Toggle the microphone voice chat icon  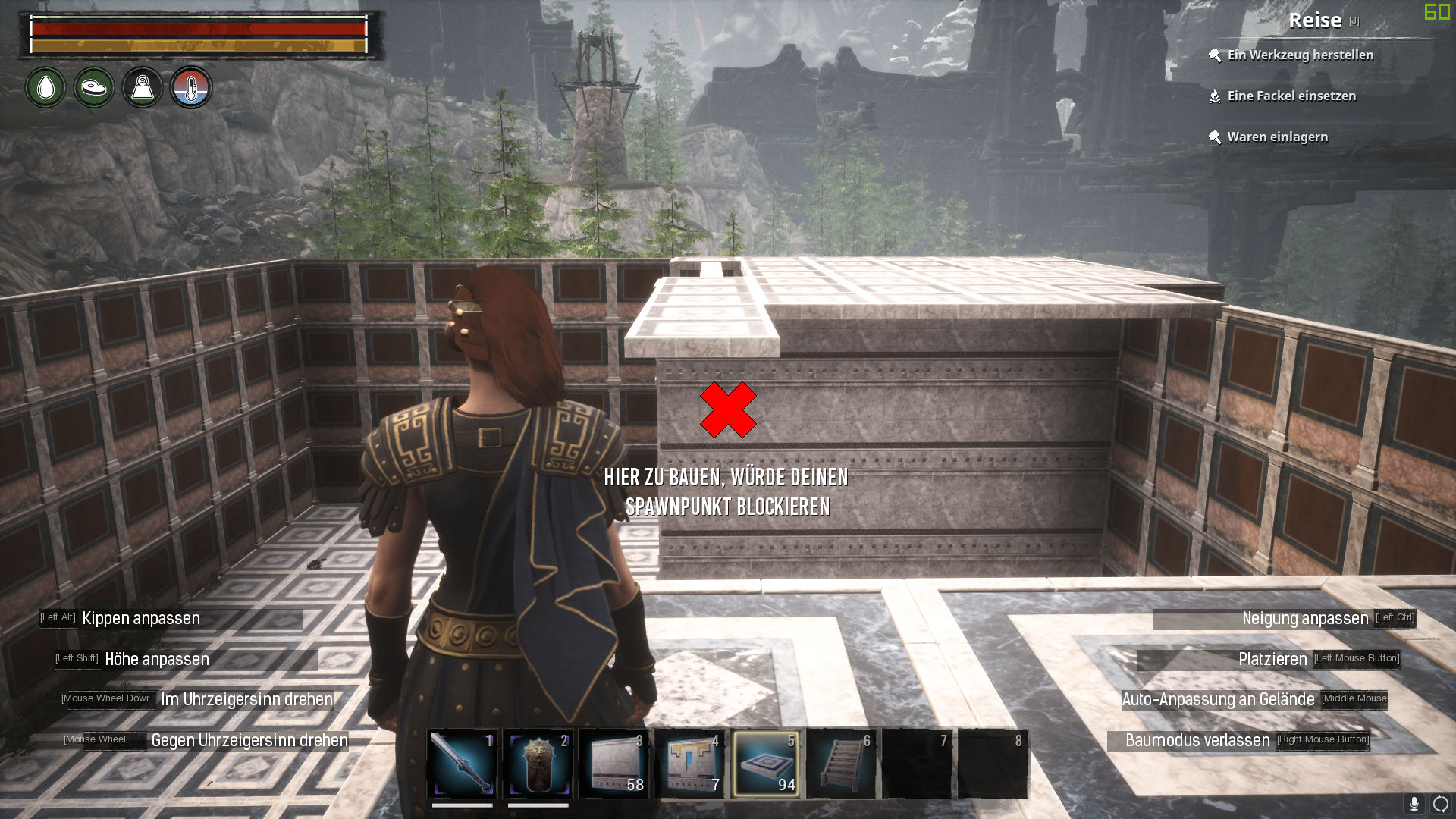tap(1414, 804)
